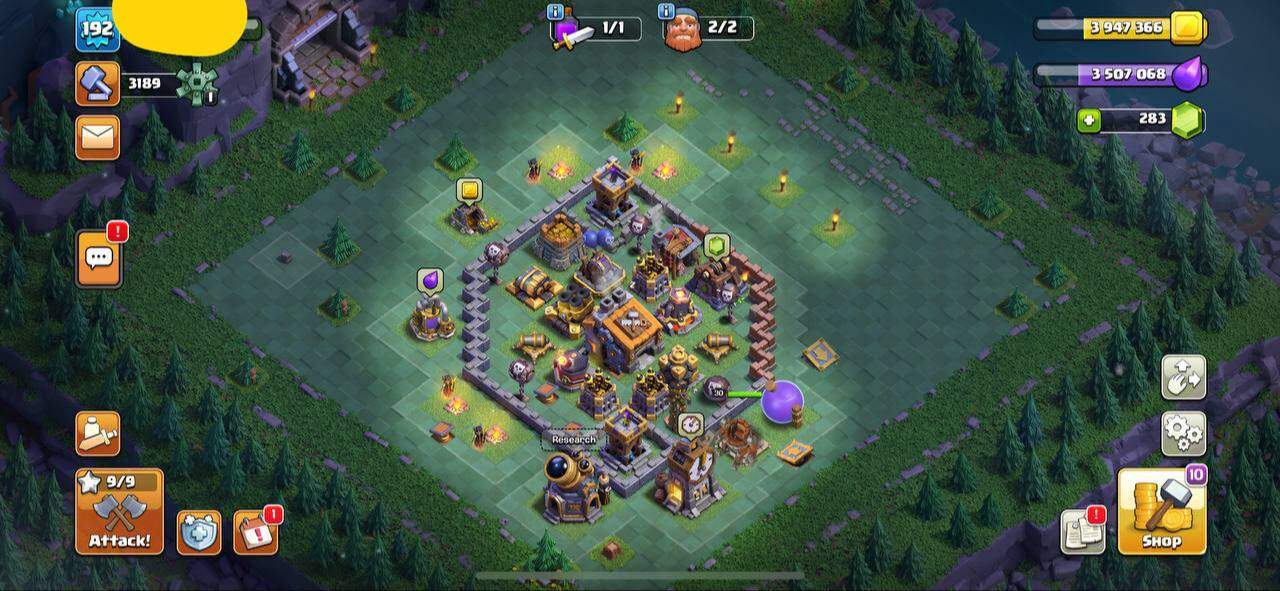This screenshot has width=1280, height=591.
Task: Click the hammer trophy icon
Action: pyautogui.click(x=97, y=84)
